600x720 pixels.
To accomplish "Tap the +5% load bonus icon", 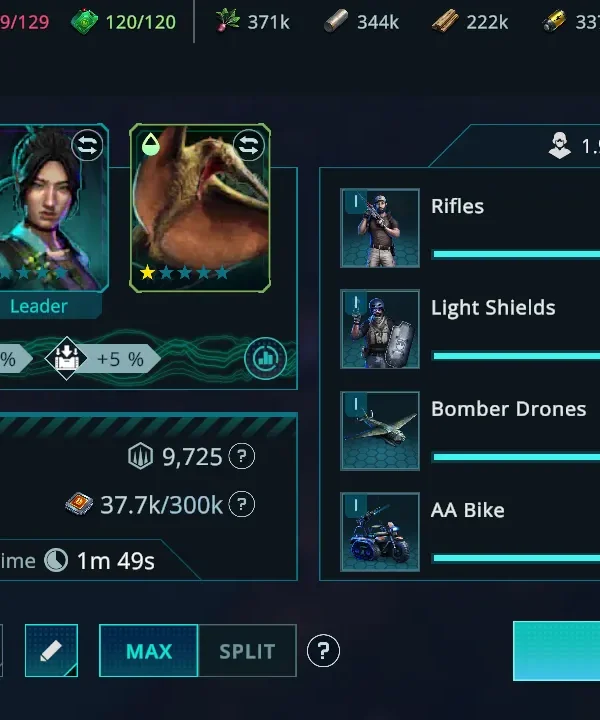I will (x=67, y=358).
